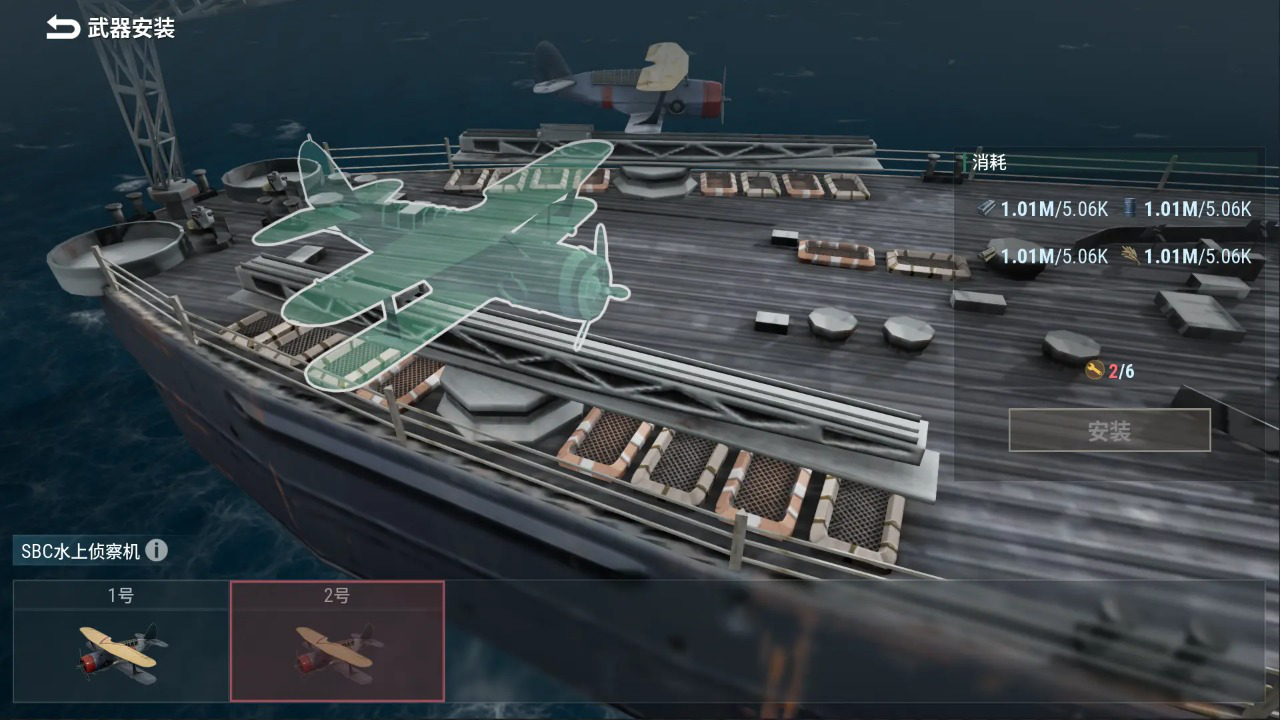Go back using the return arrow
The image size is (1280, 720).
[x=62, y=28]
